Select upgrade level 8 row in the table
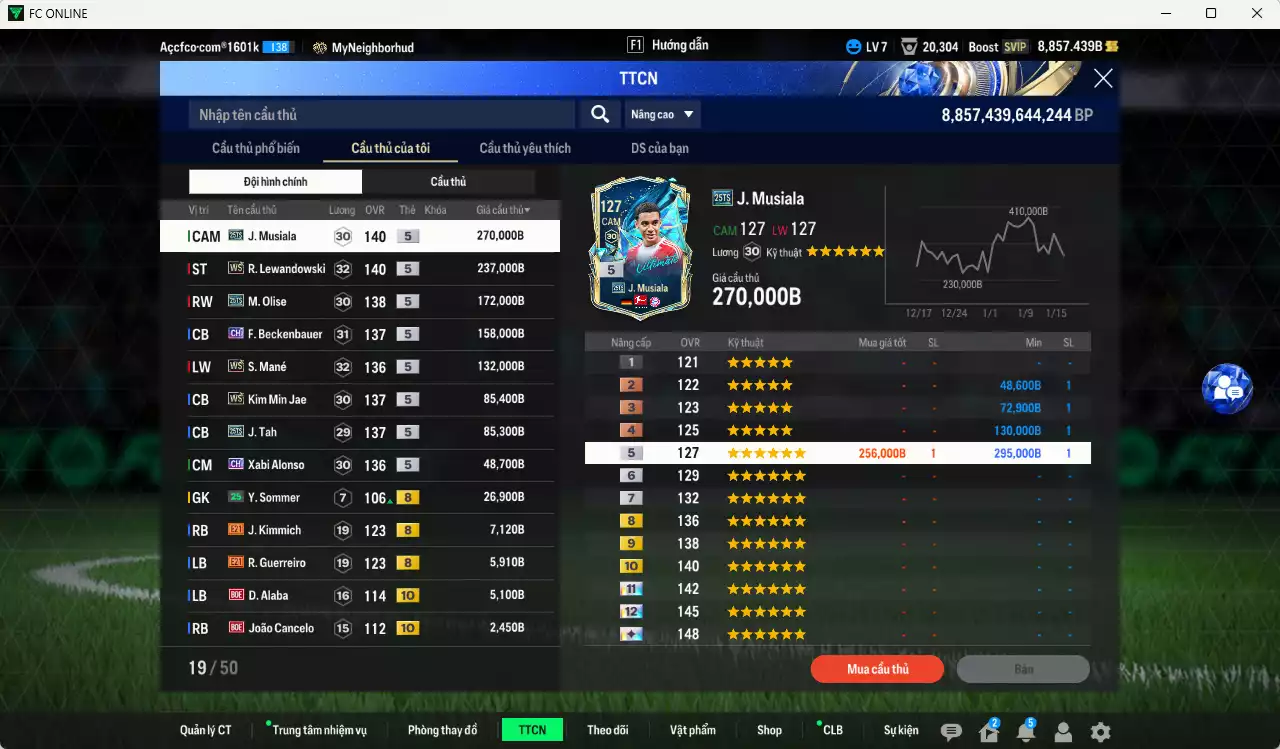The height and width of the screenshot is (749, 1280). click(x=837, y=520)
